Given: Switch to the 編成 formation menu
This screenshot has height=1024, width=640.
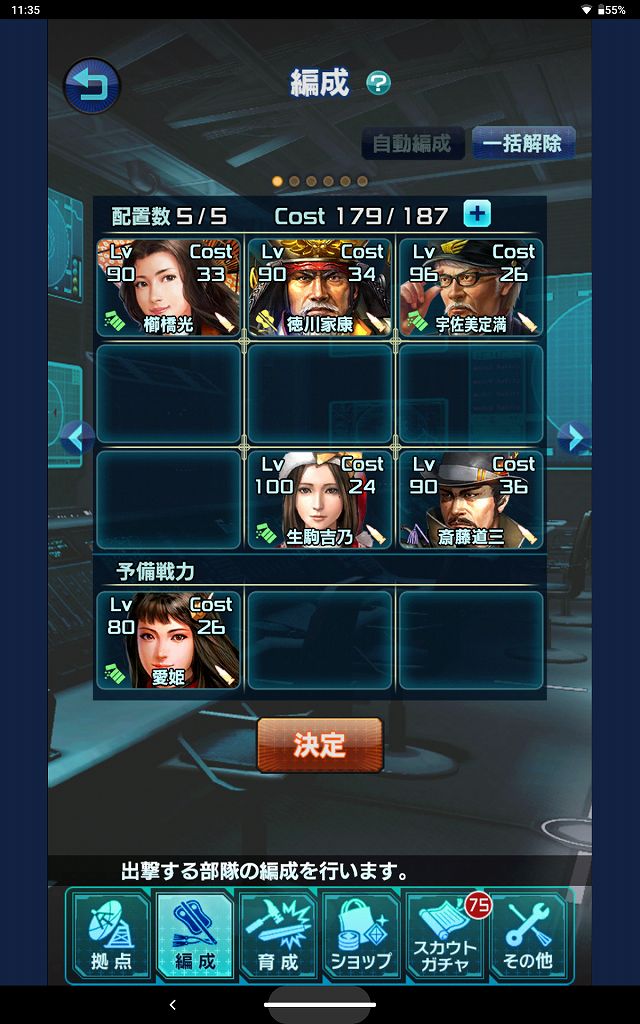Looking at the screenshot, I should (x=195, y=935).
